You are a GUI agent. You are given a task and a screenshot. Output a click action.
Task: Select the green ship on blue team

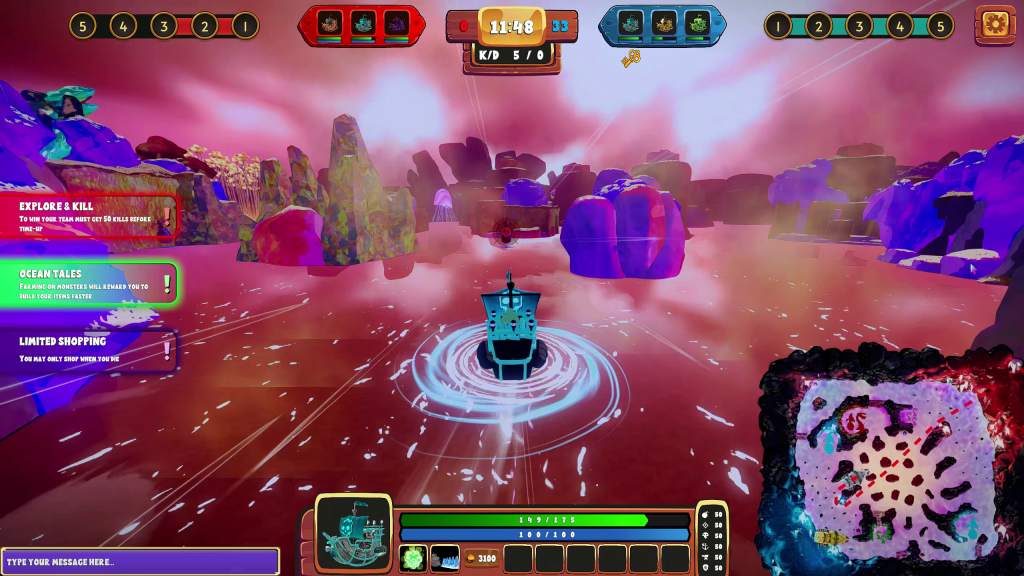pyautogui.click(x=696, y=23)
